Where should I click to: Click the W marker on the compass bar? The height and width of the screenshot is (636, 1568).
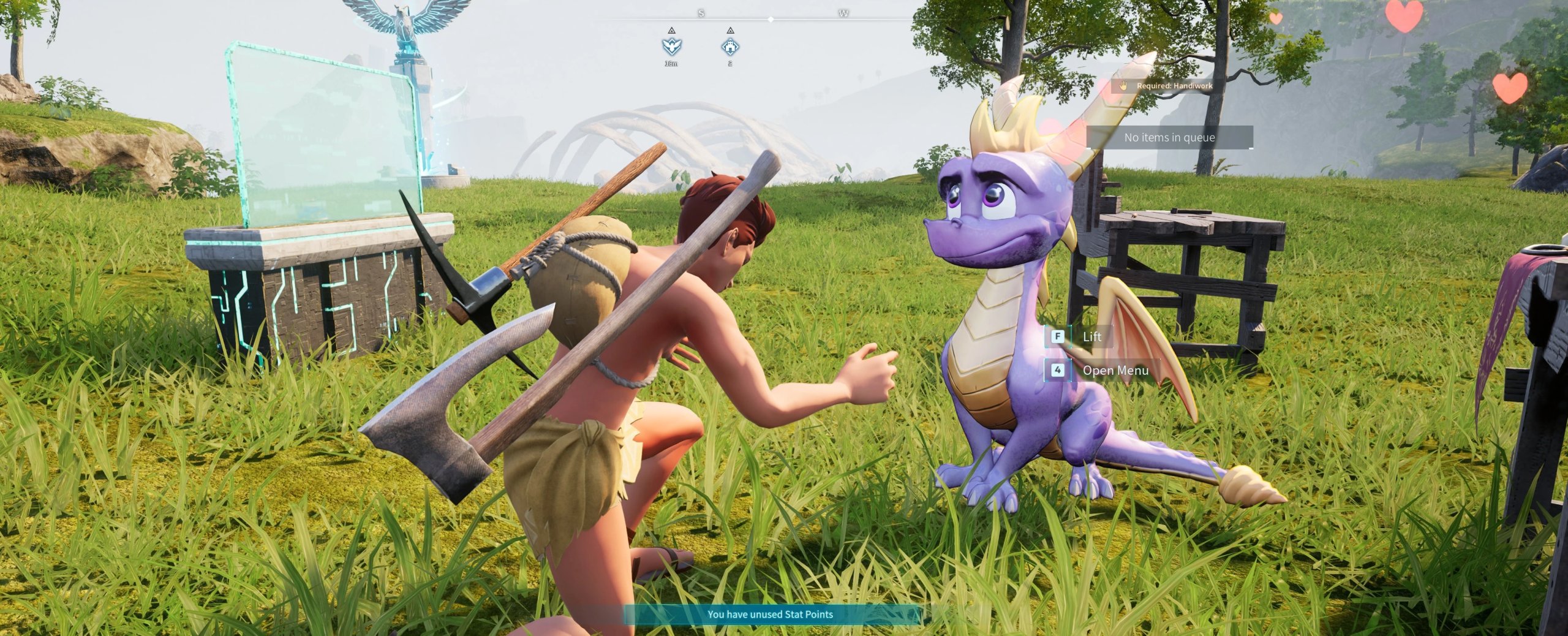(843, 13)
